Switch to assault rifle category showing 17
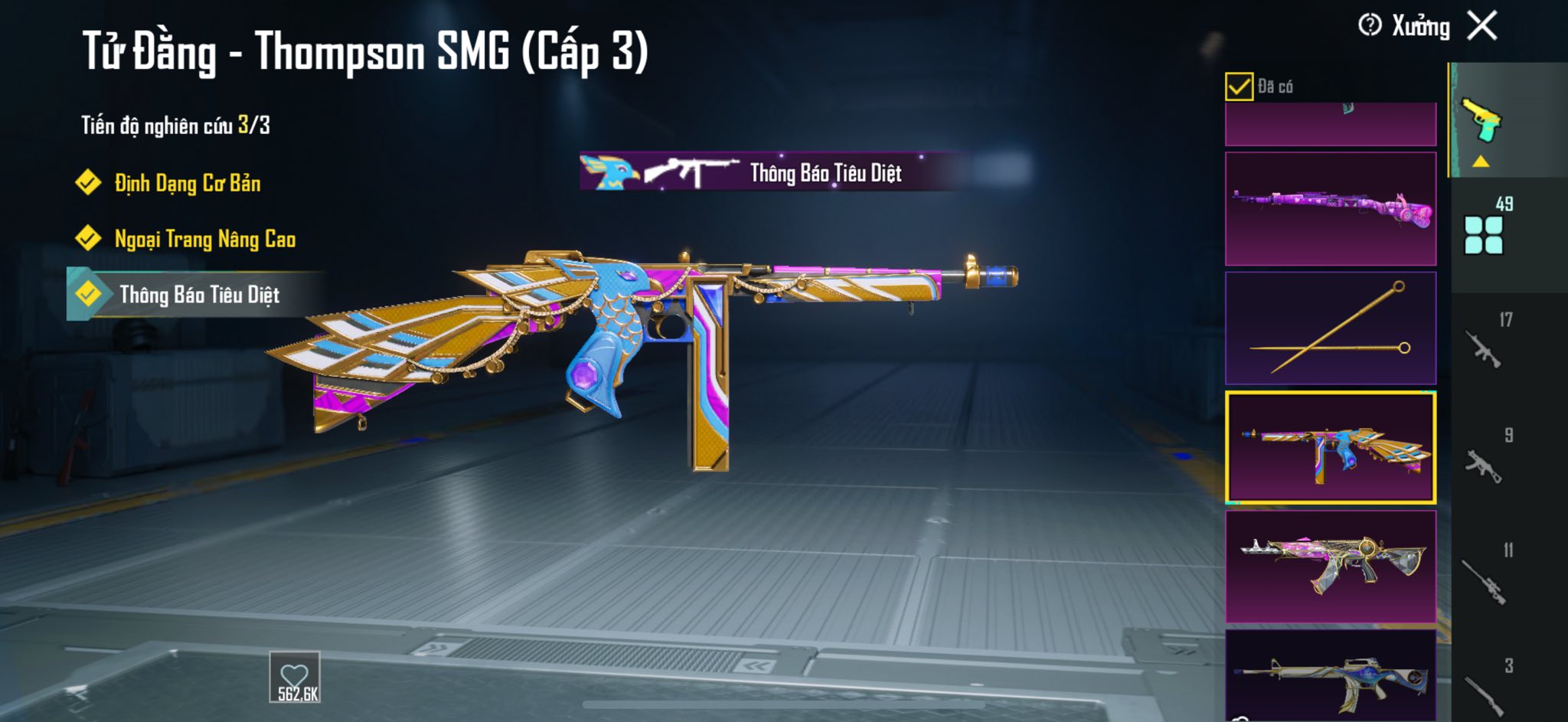 pos(1485,348)
